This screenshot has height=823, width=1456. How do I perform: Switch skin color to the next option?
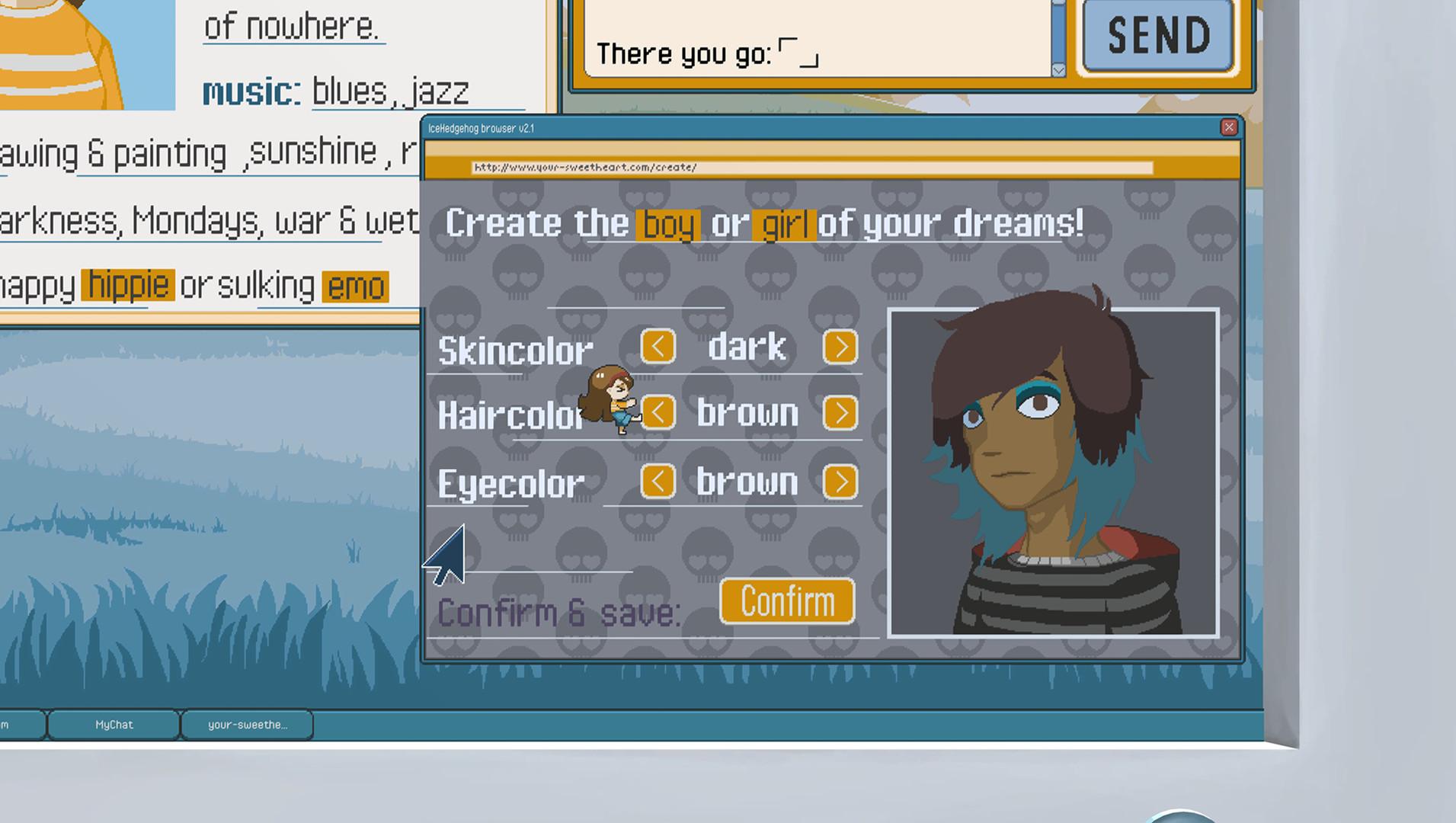[841, 347]
